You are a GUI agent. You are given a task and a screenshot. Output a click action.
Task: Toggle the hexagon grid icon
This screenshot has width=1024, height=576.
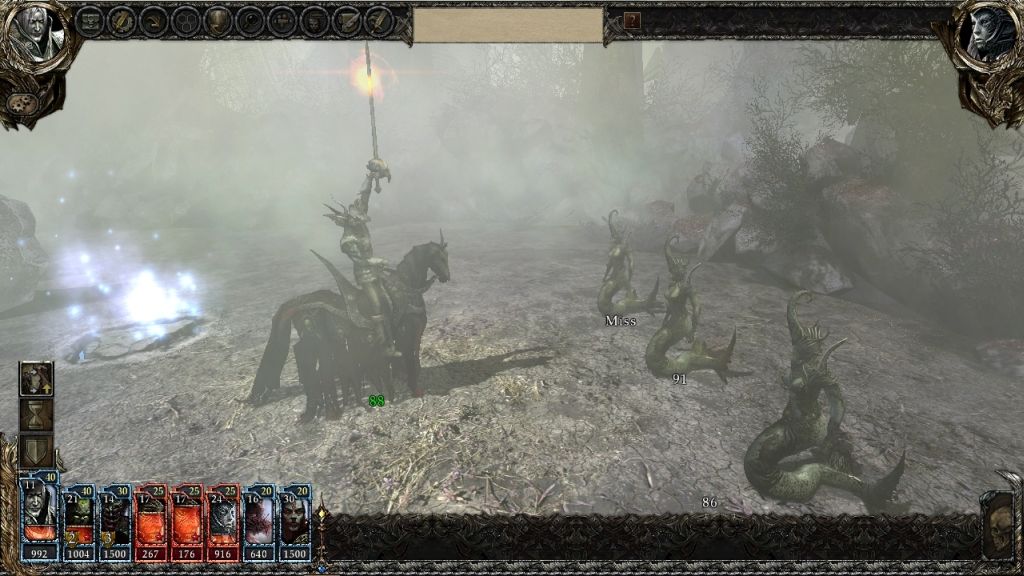(185, 21)
